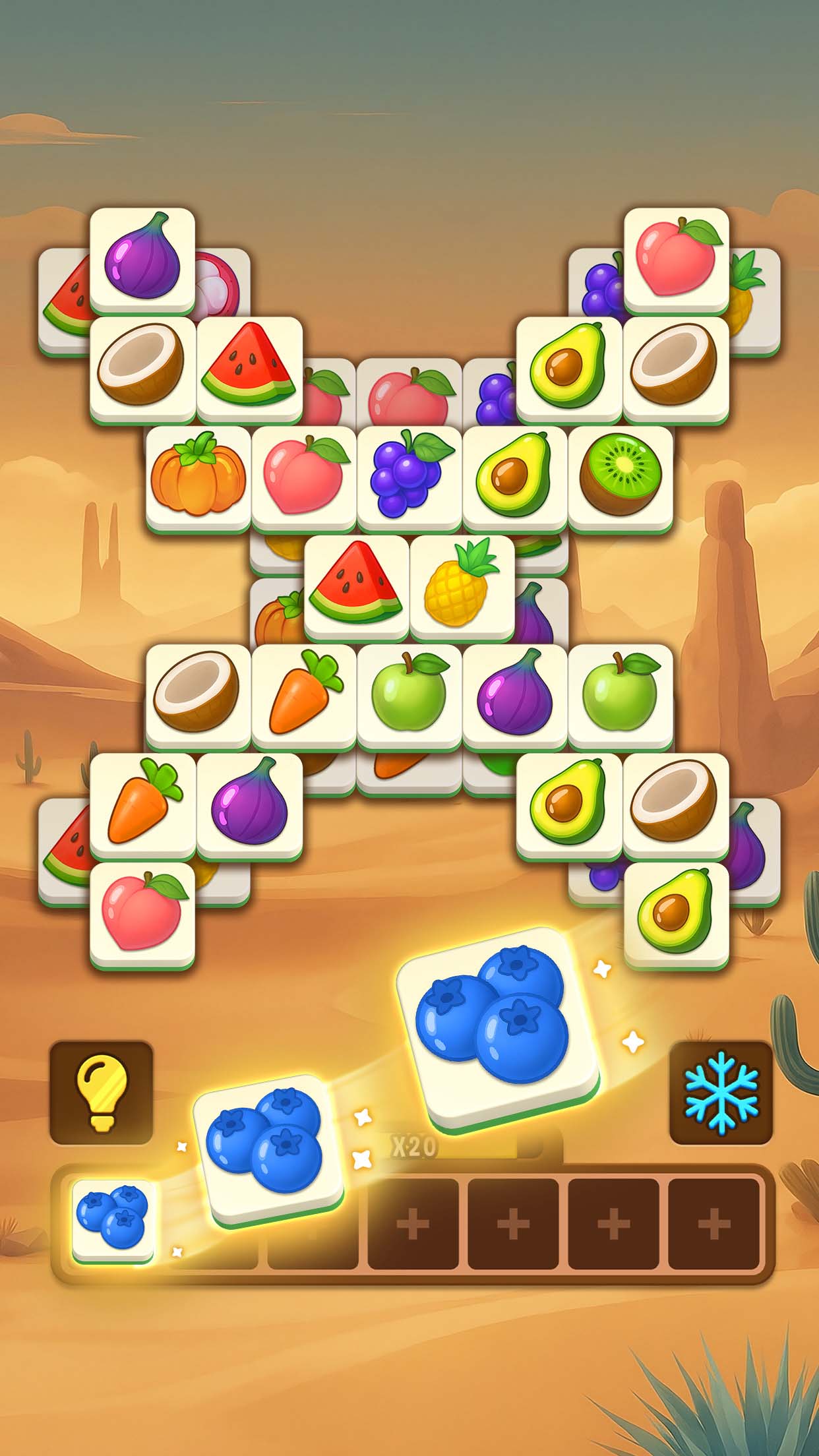The height and width of the screenshot is (1456, 819).
Task: Choose the grapes tile between peach and avocado
Action: click(x=409, y=476)
